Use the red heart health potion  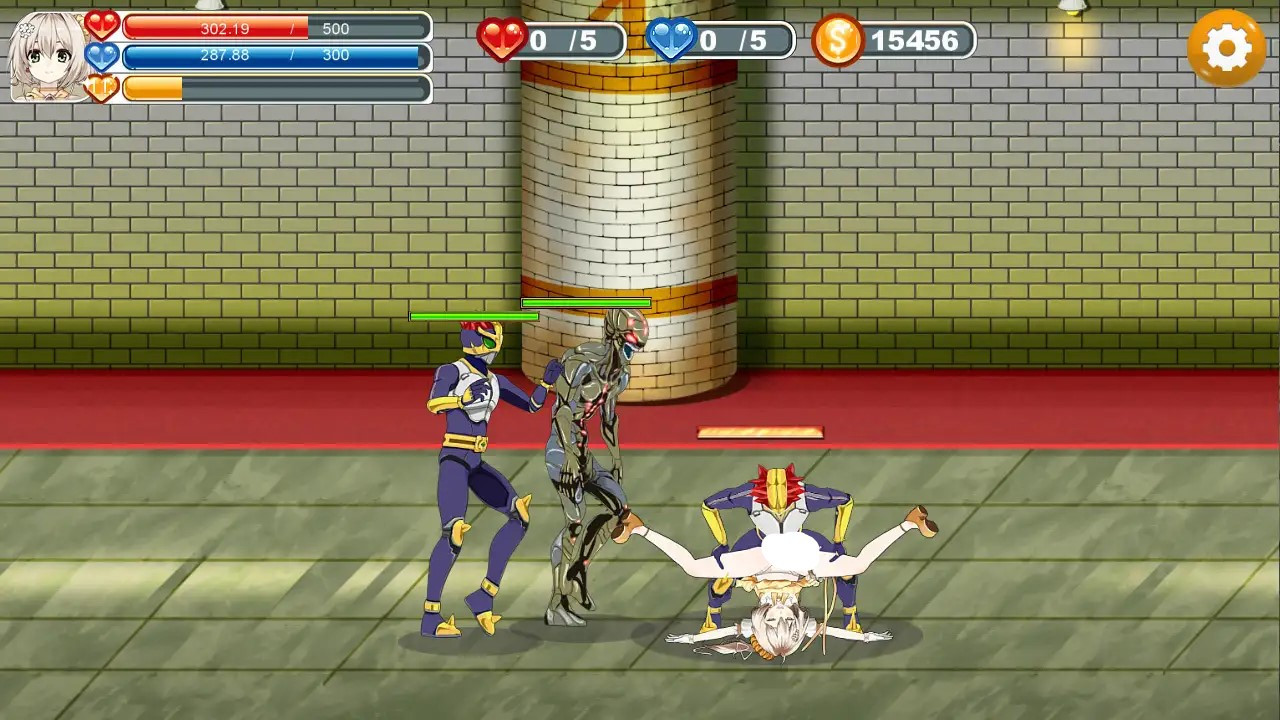coord(503,40)
